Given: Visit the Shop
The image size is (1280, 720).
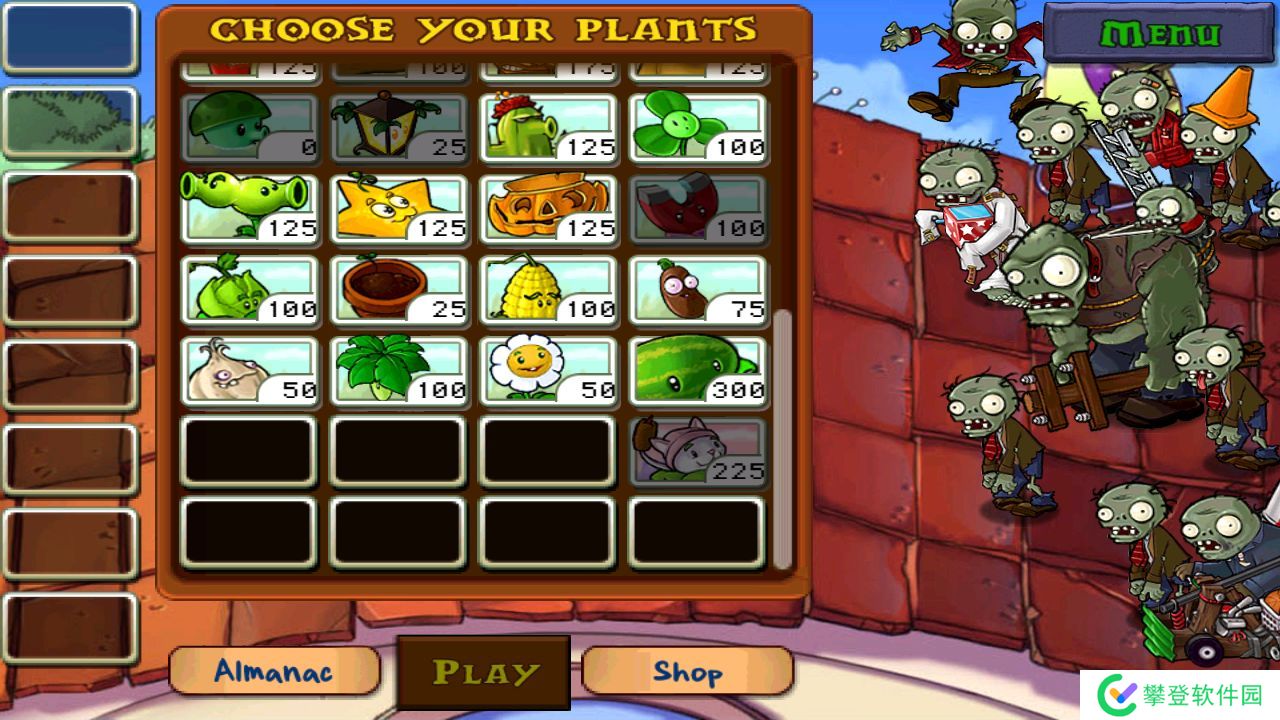Looking at the screenshot, I should click(687, 671).
